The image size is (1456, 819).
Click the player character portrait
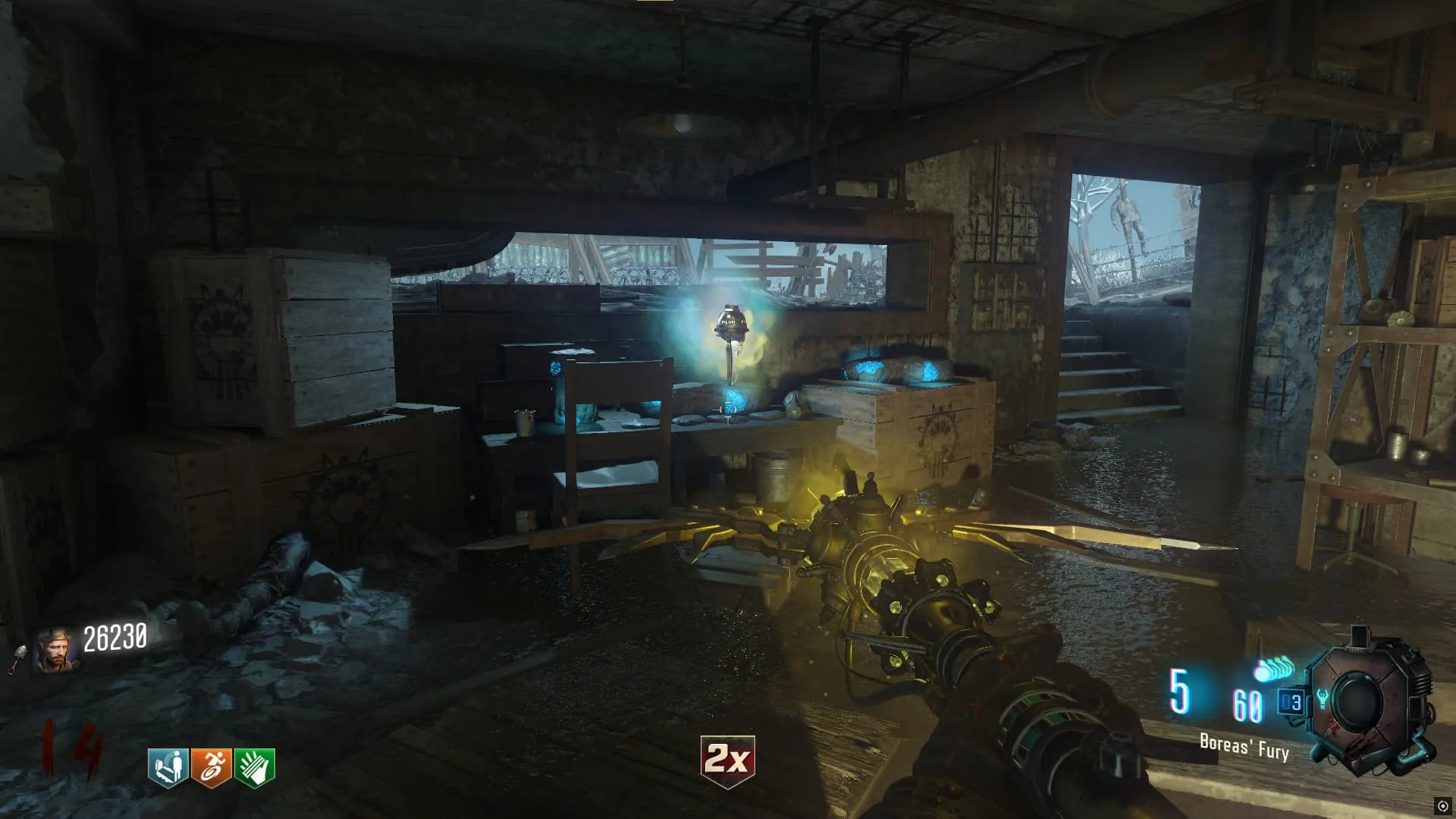[55, 649]
